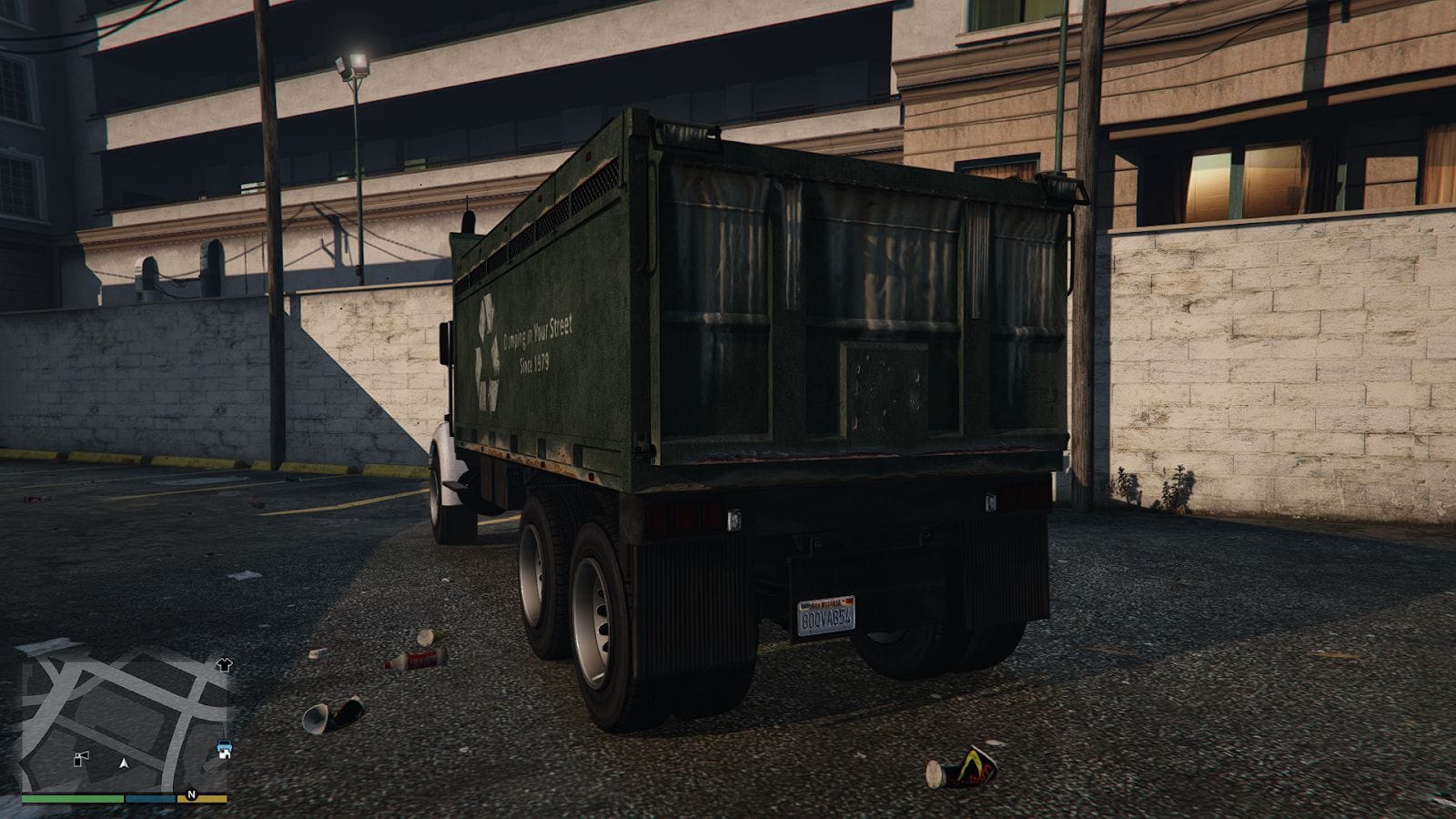Select the white player arrow on the minimap

125,763
